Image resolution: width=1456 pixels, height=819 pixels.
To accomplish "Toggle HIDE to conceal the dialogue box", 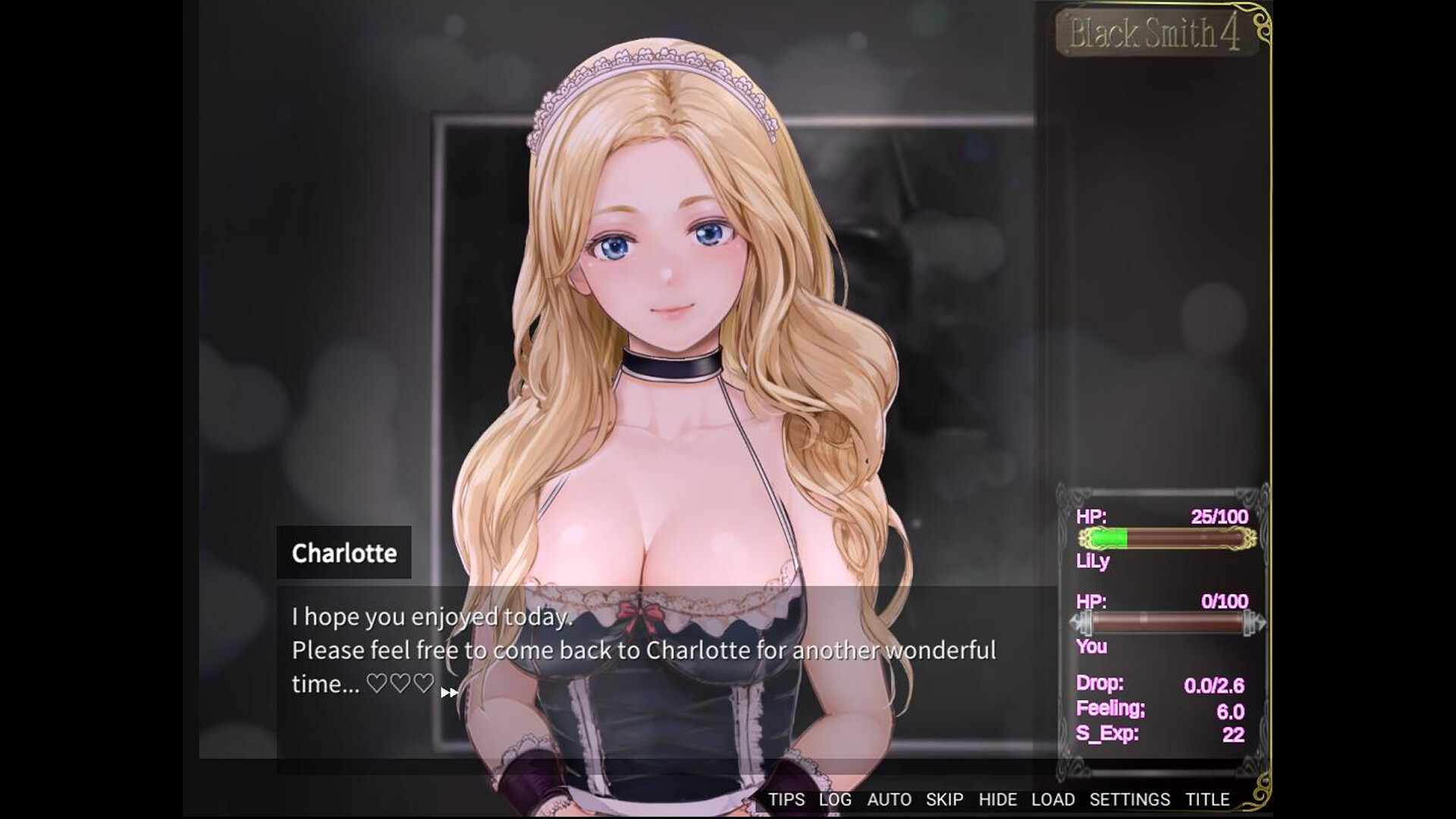I will point(998,799).
